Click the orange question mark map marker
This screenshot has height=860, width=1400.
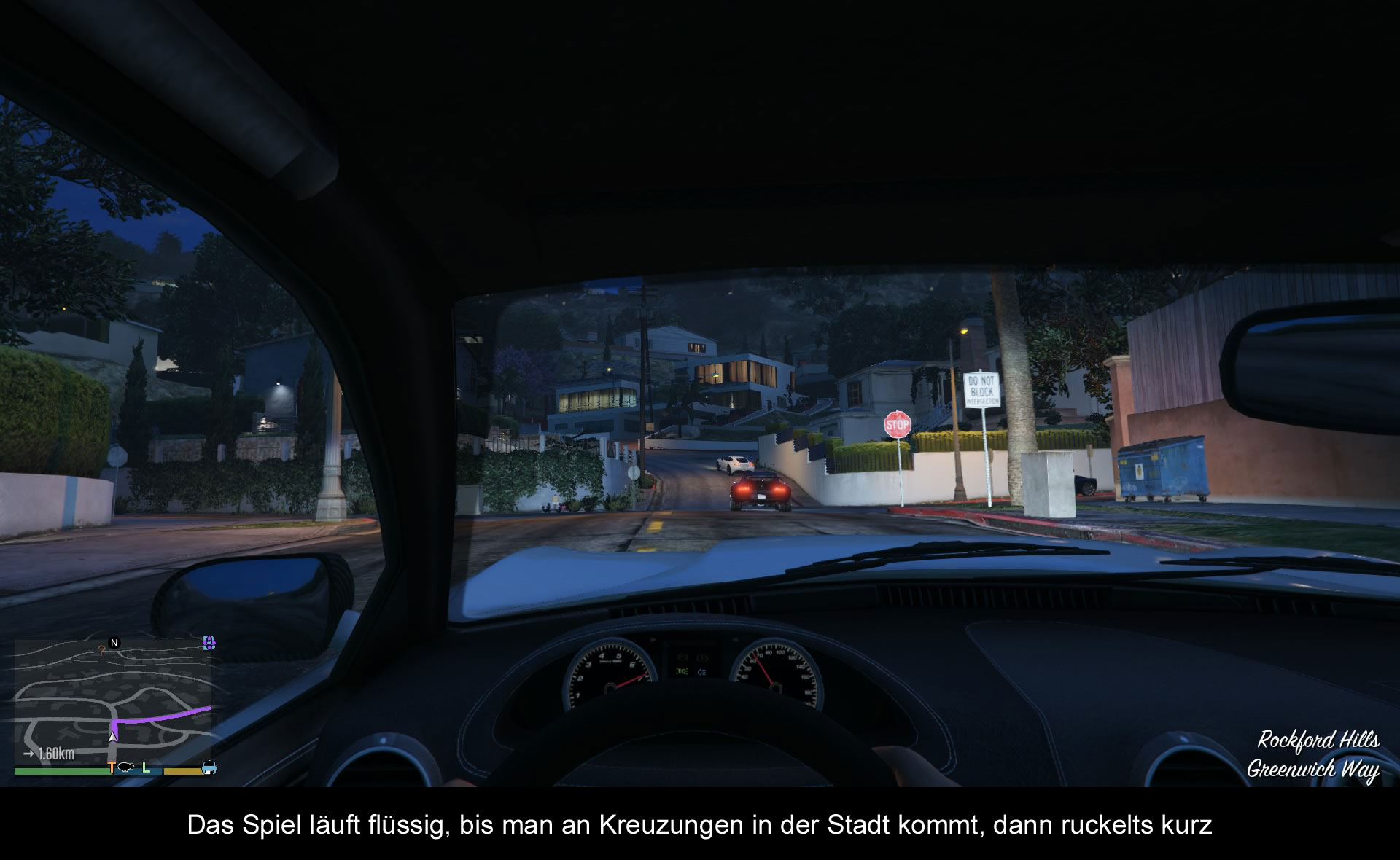pos(101,650)
